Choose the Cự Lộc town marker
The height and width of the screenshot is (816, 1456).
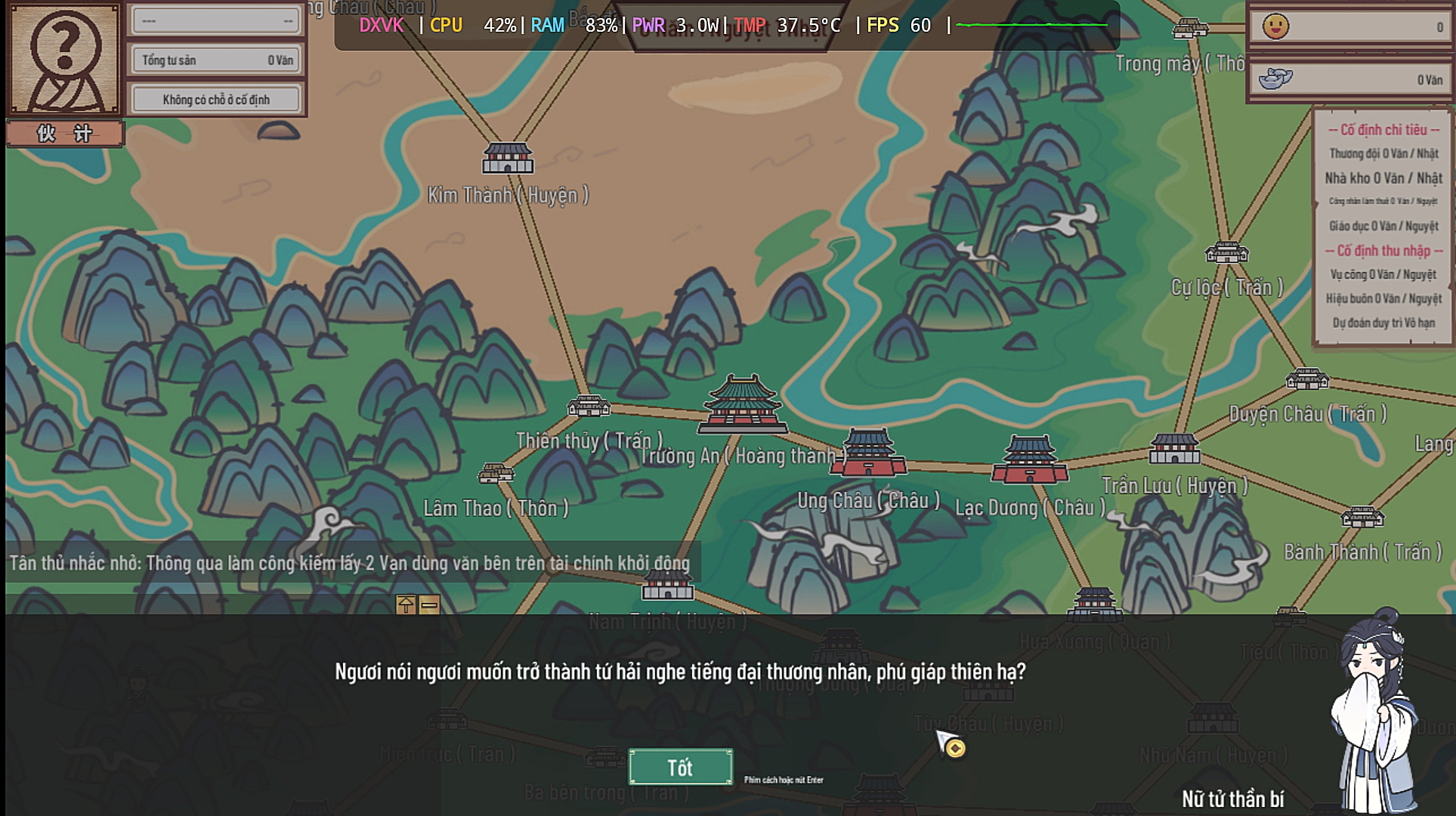pos(1226,252)
